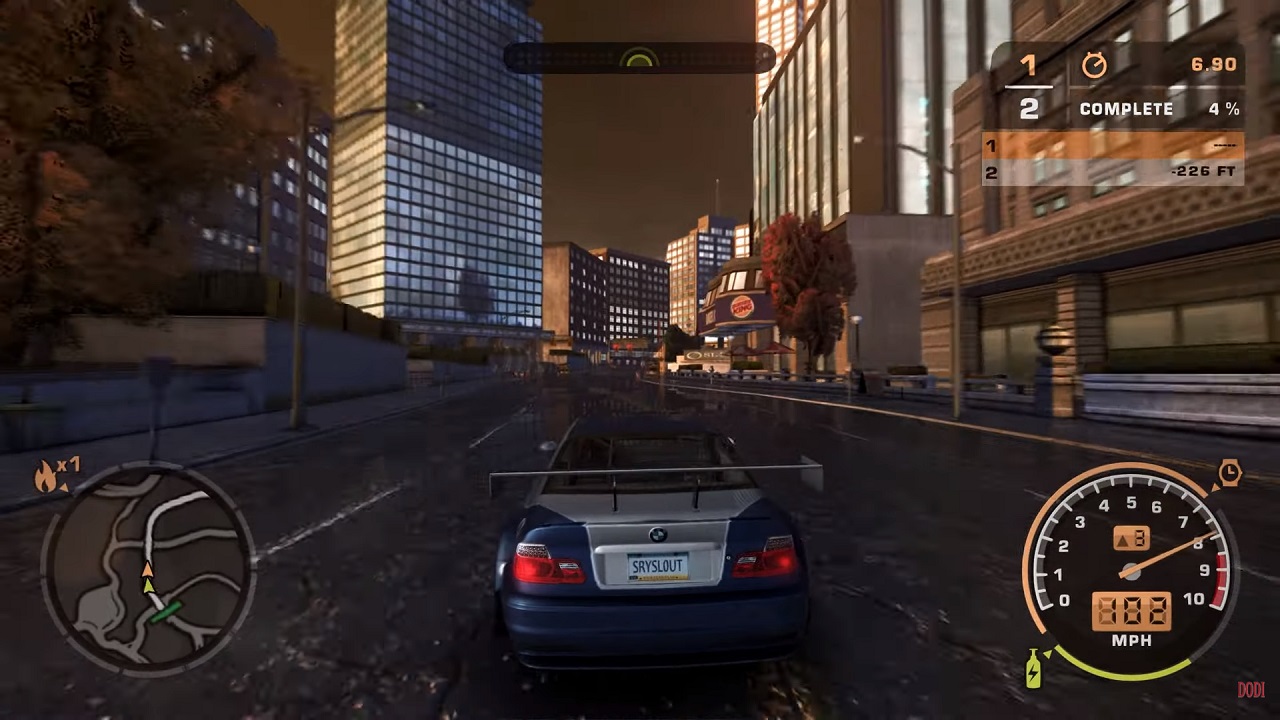This screenshot has width=1280, height=720.
Task: Click the gear indicator inside the tachometer
Action: click(x=1130, y=538)
